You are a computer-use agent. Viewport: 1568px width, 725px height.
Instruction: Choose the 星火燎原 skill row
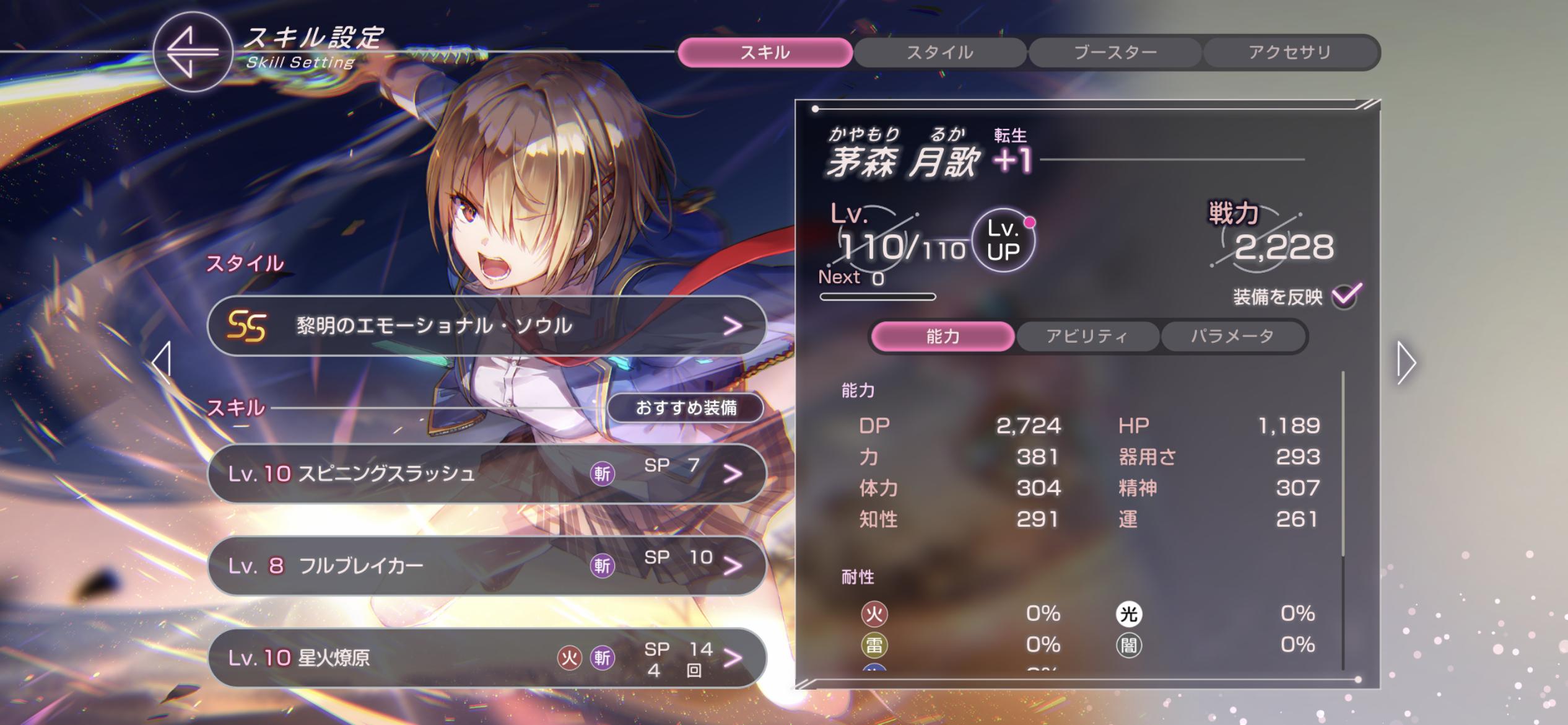click(x=487, y=657)
